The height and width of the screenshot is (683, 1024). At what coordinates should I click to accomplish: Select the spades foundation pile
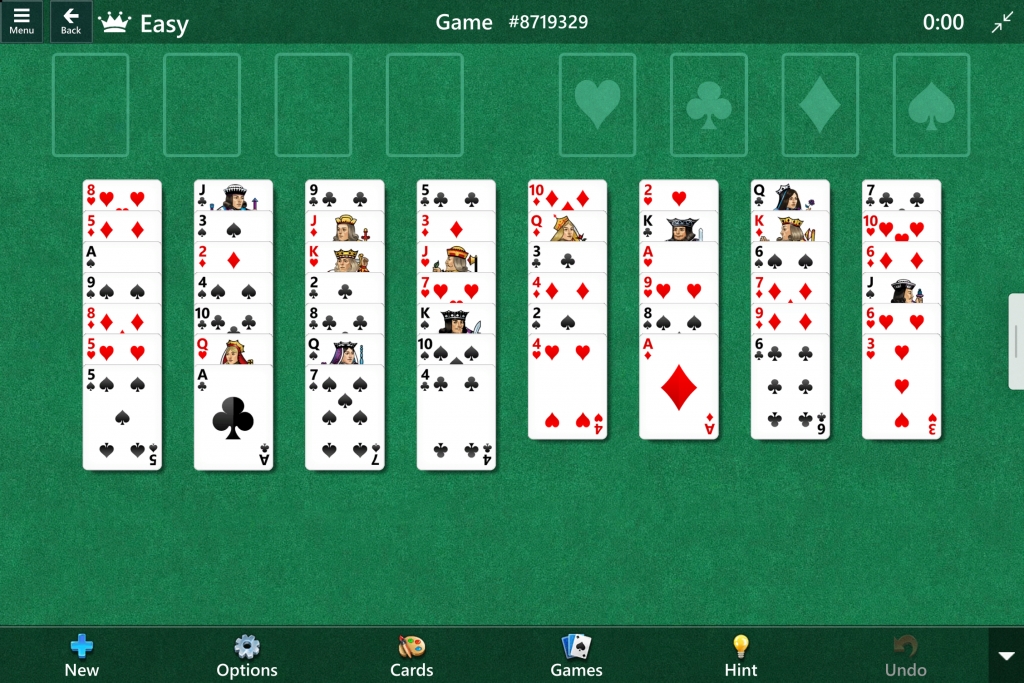tap(931, 105)
